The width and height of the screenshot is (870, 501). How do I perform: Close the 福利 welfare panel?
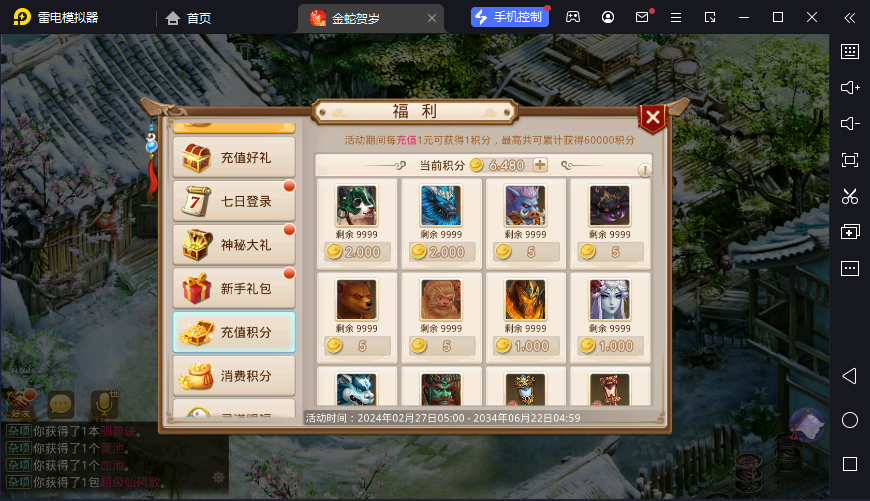[652, 119]
